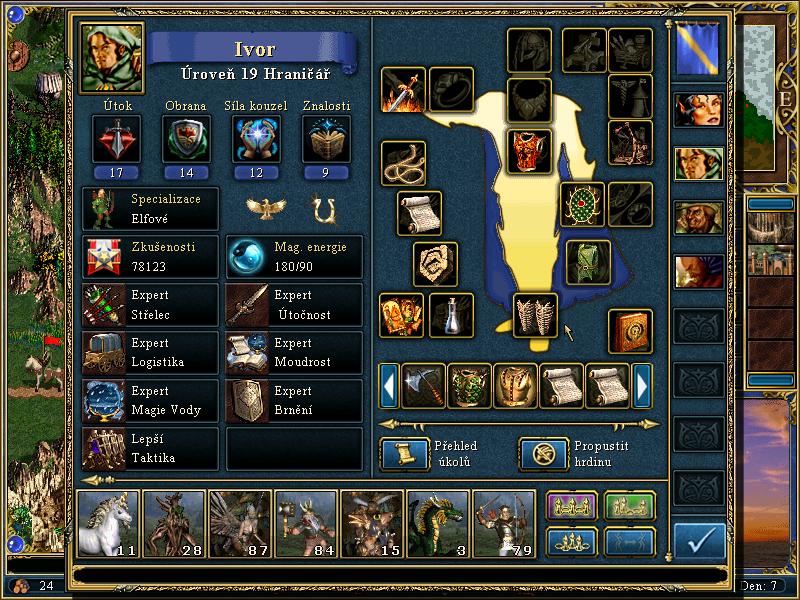Select the Expert Střelec skill
800x600 pixels.
click(x=151, y=305)
